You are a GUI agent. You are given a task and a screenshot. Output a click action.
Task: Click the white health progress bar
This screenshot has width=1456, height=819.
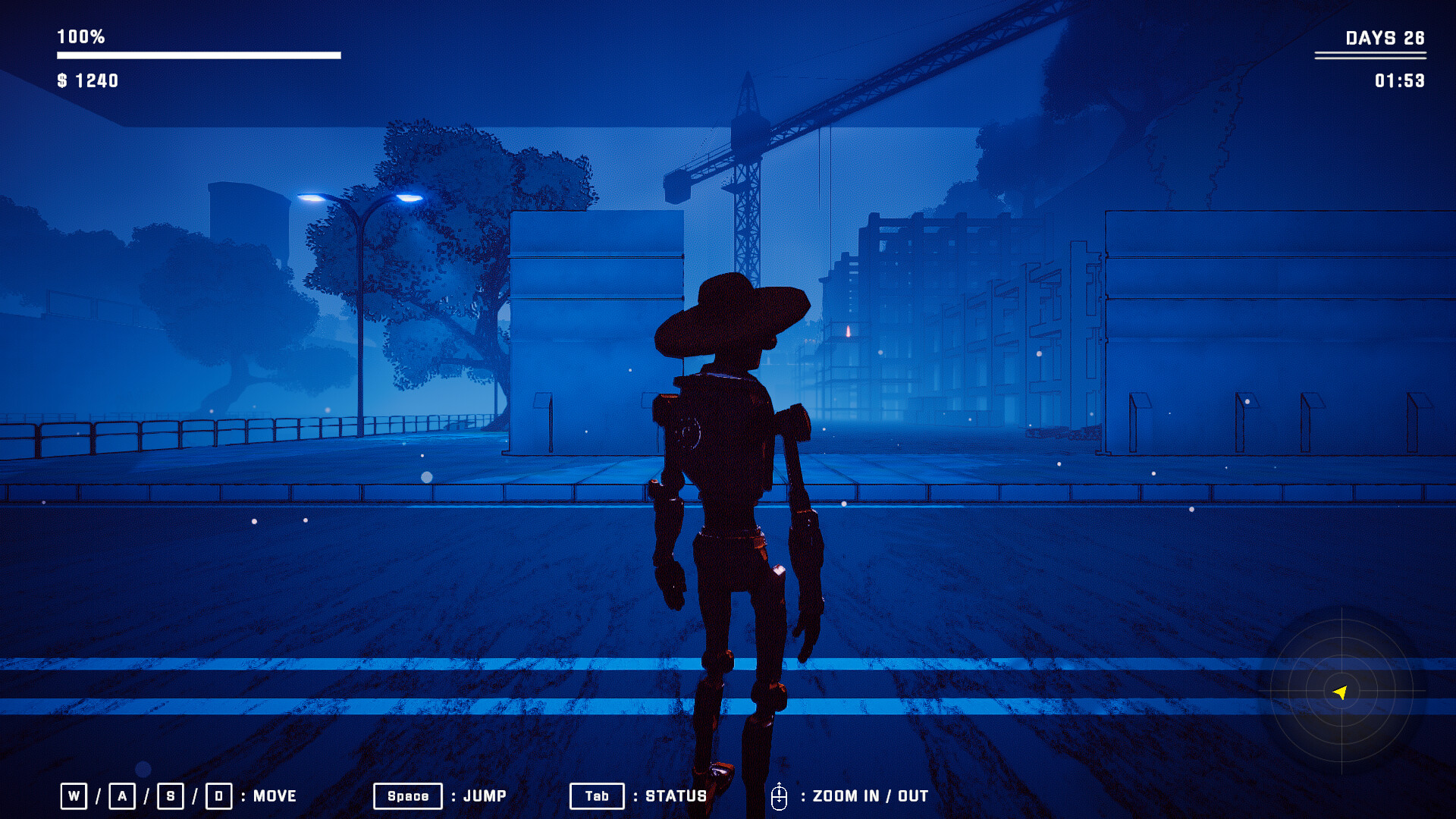pyautogui.click(x=197, y=54)
